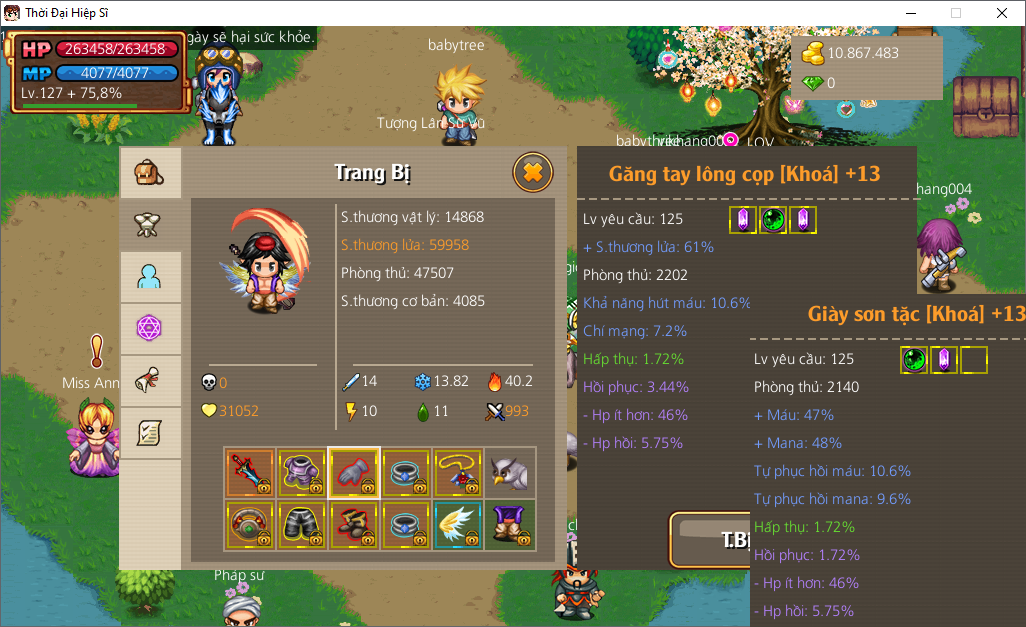Choose the red bandit boots slot

[354, 525]
